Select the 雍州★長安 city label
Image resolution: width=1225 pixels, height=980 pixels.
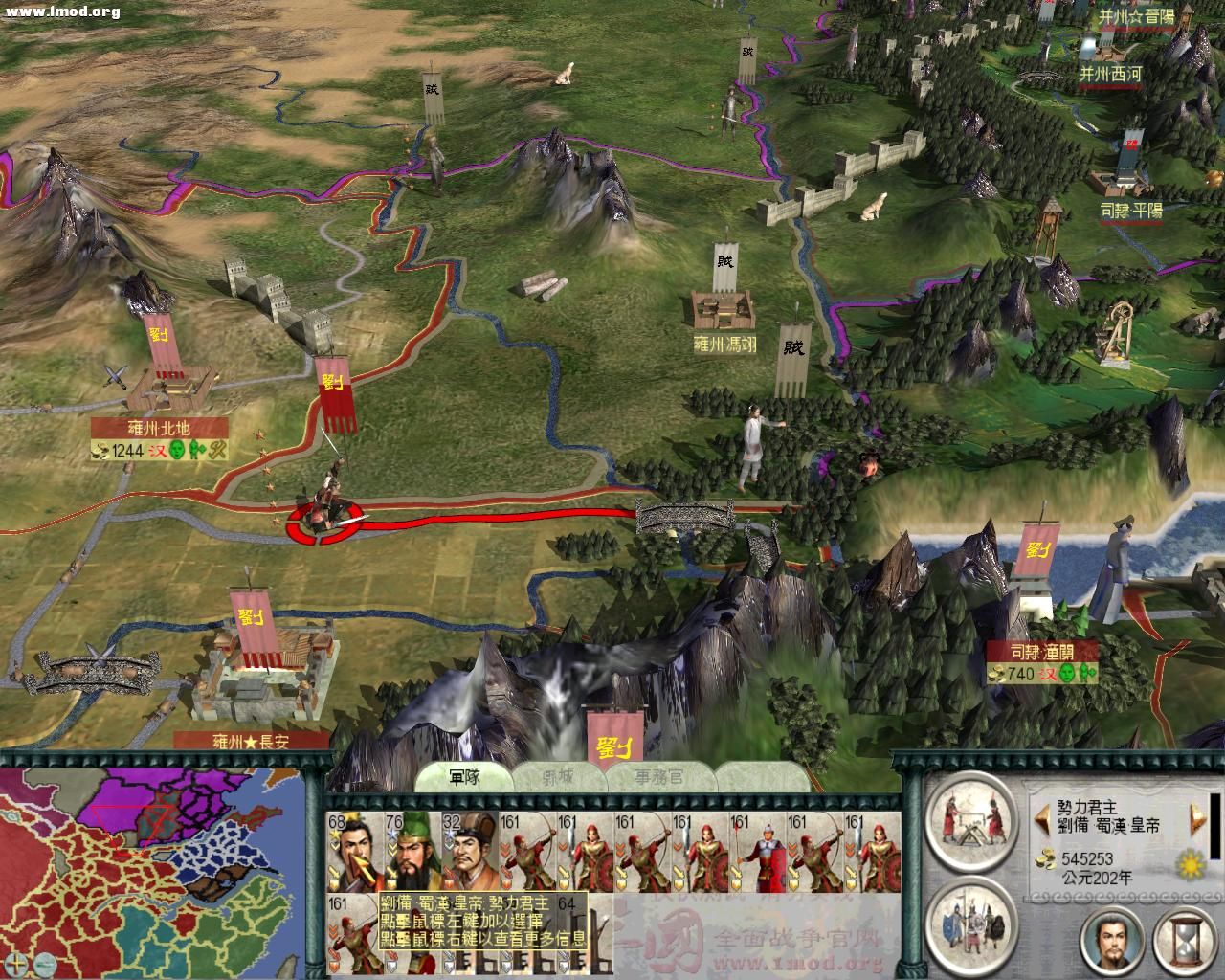click(x=251, y=741)
